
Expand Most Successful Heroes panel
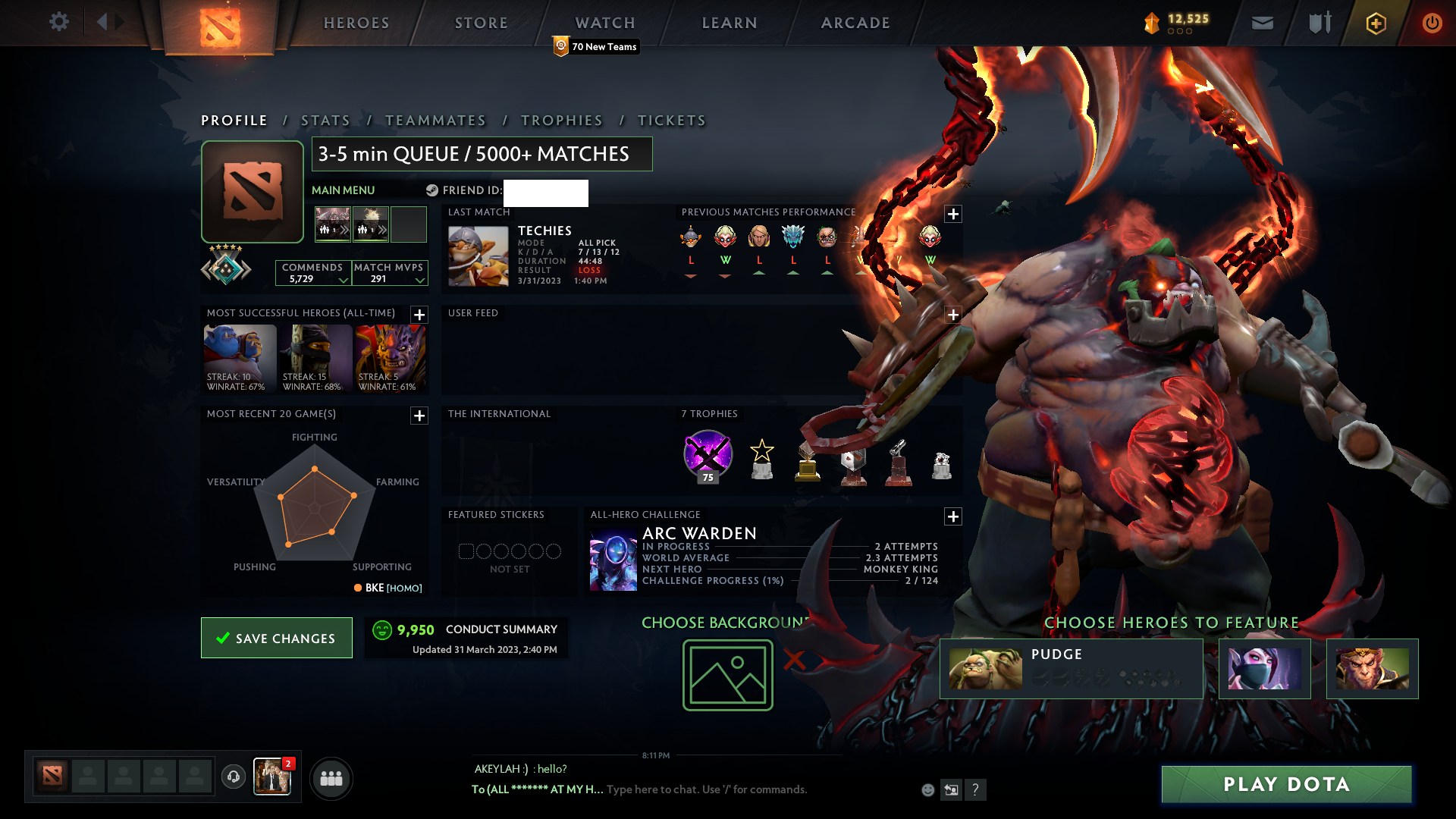pyautogui.click(x=418, y=315)
